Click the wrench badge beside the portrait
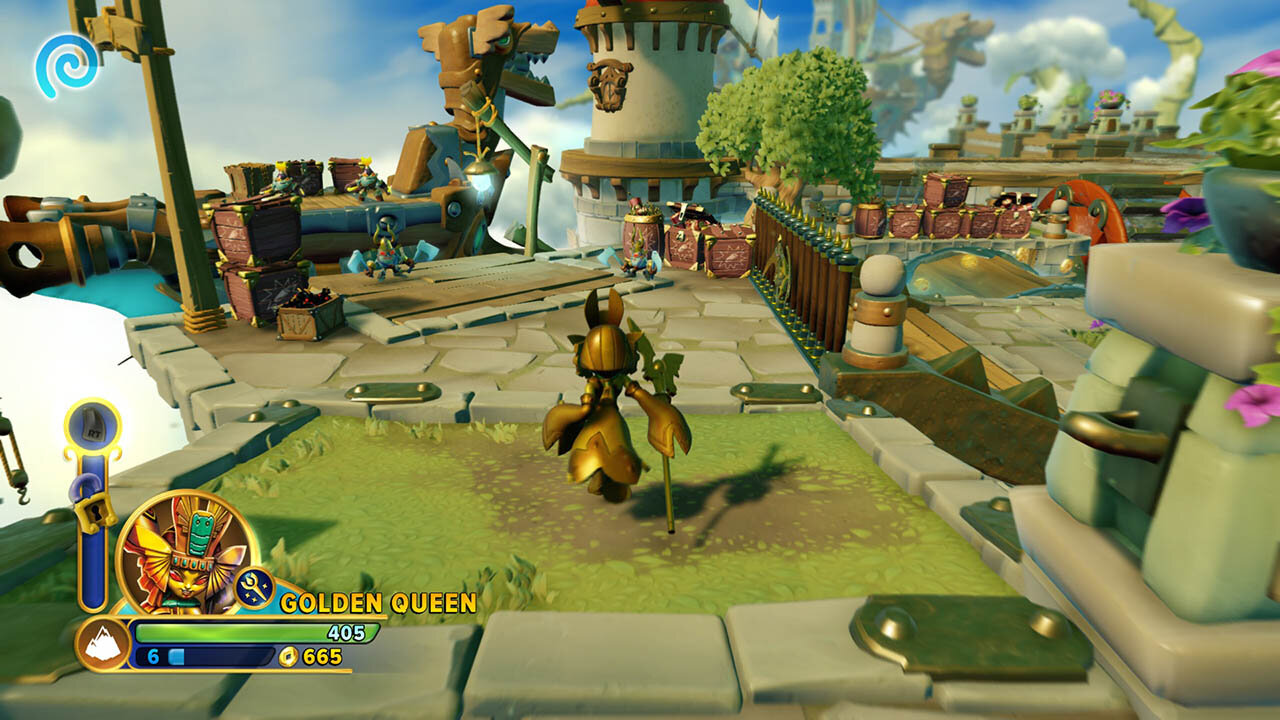The height and width of the screenshot is (720, 1280). [255, 588]
